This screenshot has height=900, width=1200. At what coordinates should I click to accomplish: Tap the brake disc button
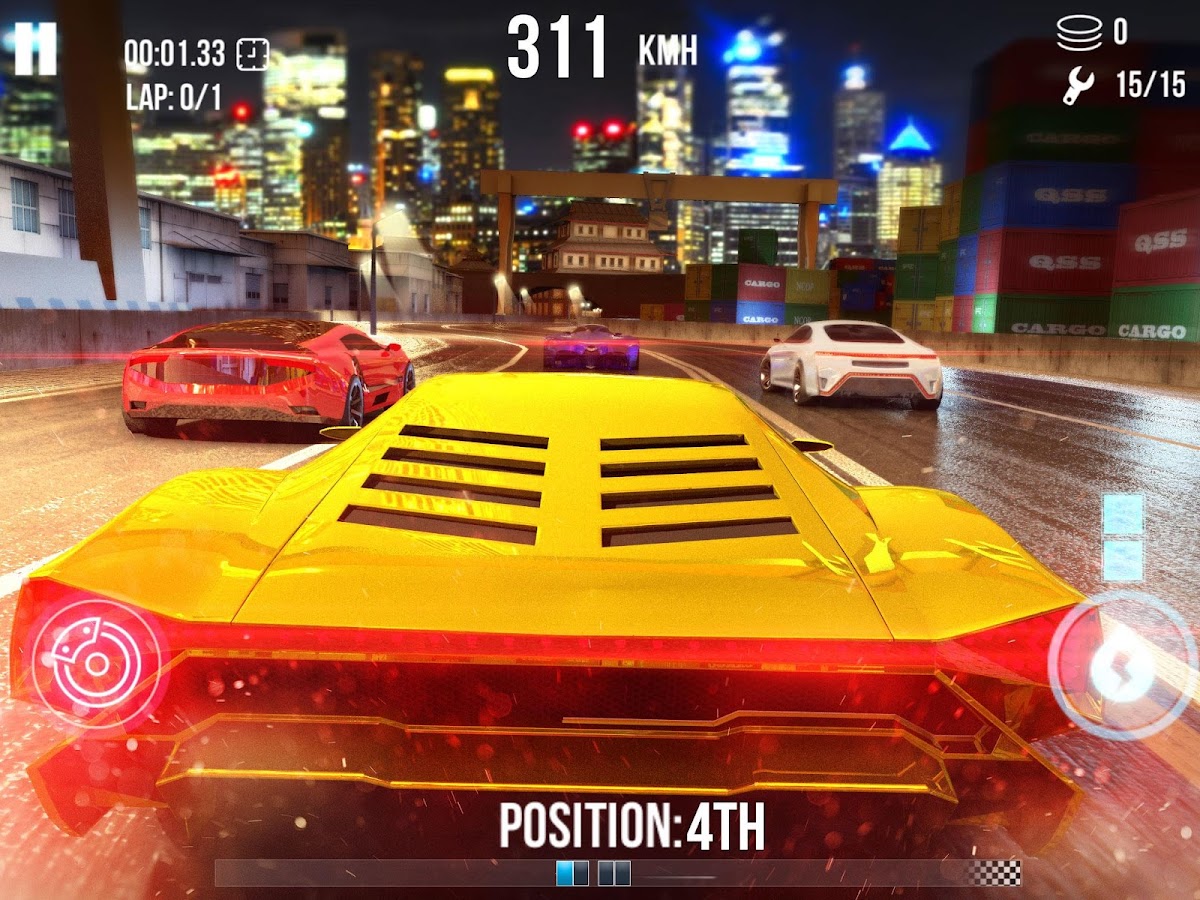tap(95, 662)
